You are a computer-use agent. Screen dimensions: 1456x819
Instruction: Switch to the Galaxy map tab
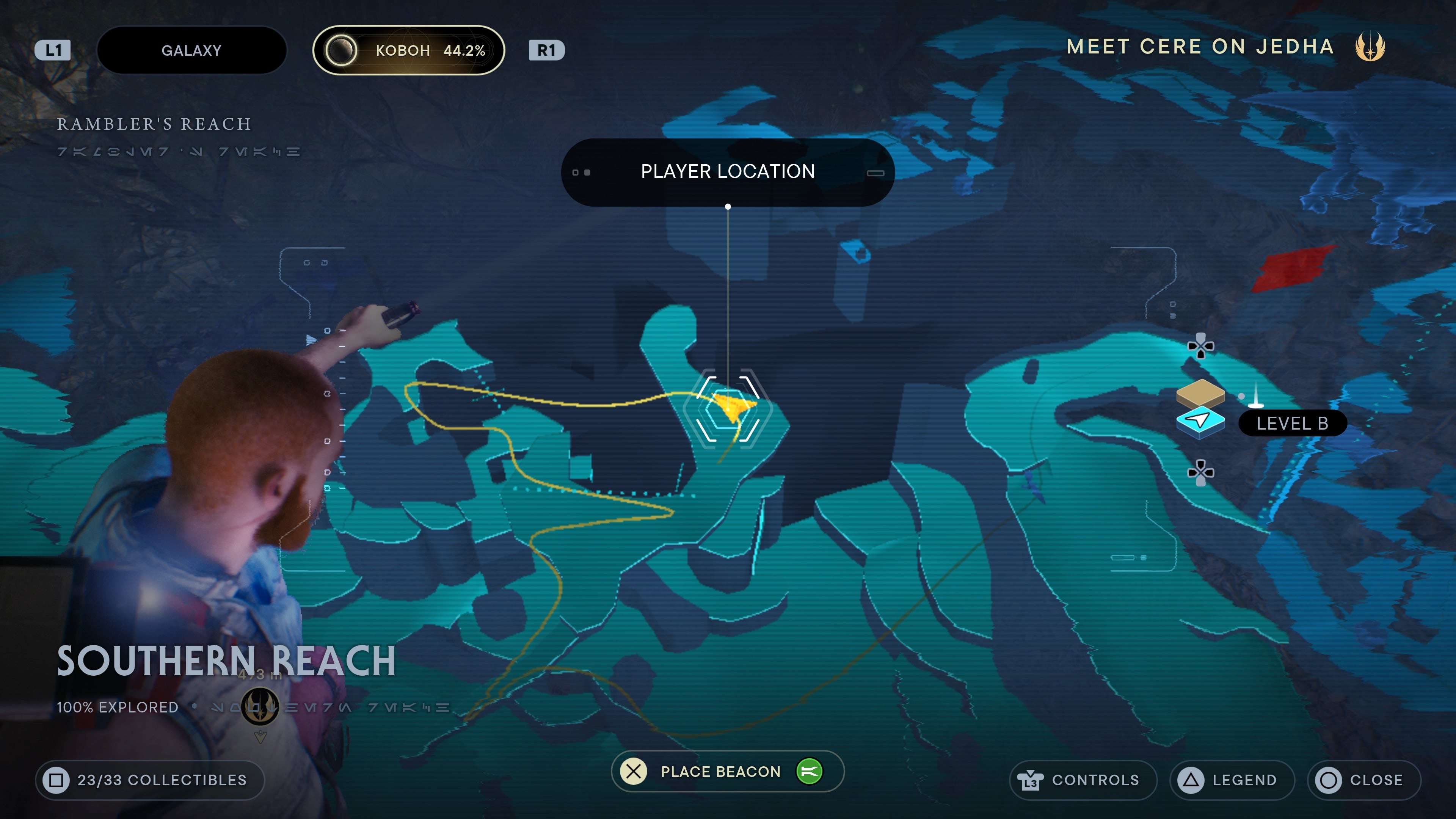191,50
